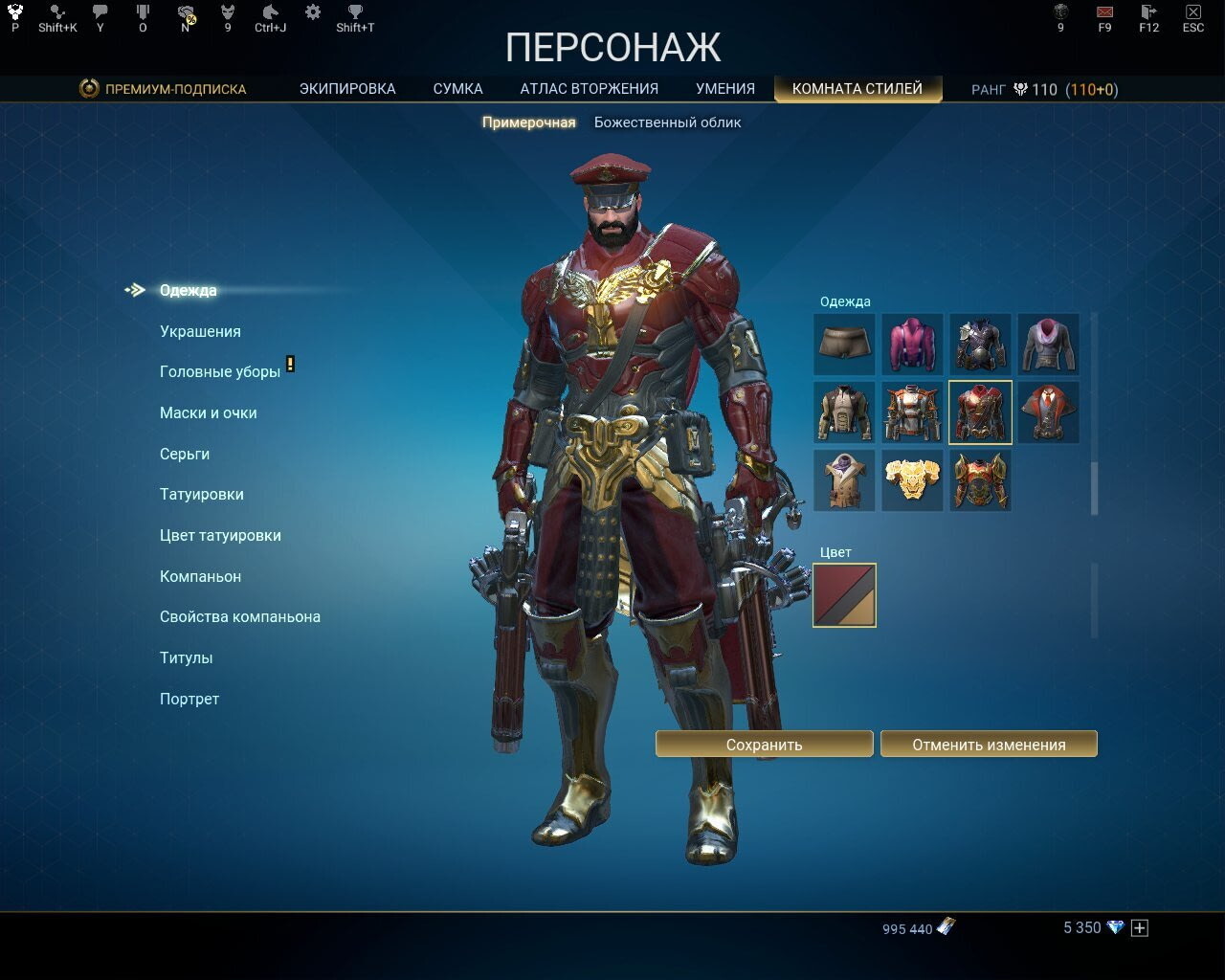Image resolution: width=1225 pixels, height=980 pixels.
Task: Open Головные уборы with the notification mark
Action: click(x=219, y=371)
